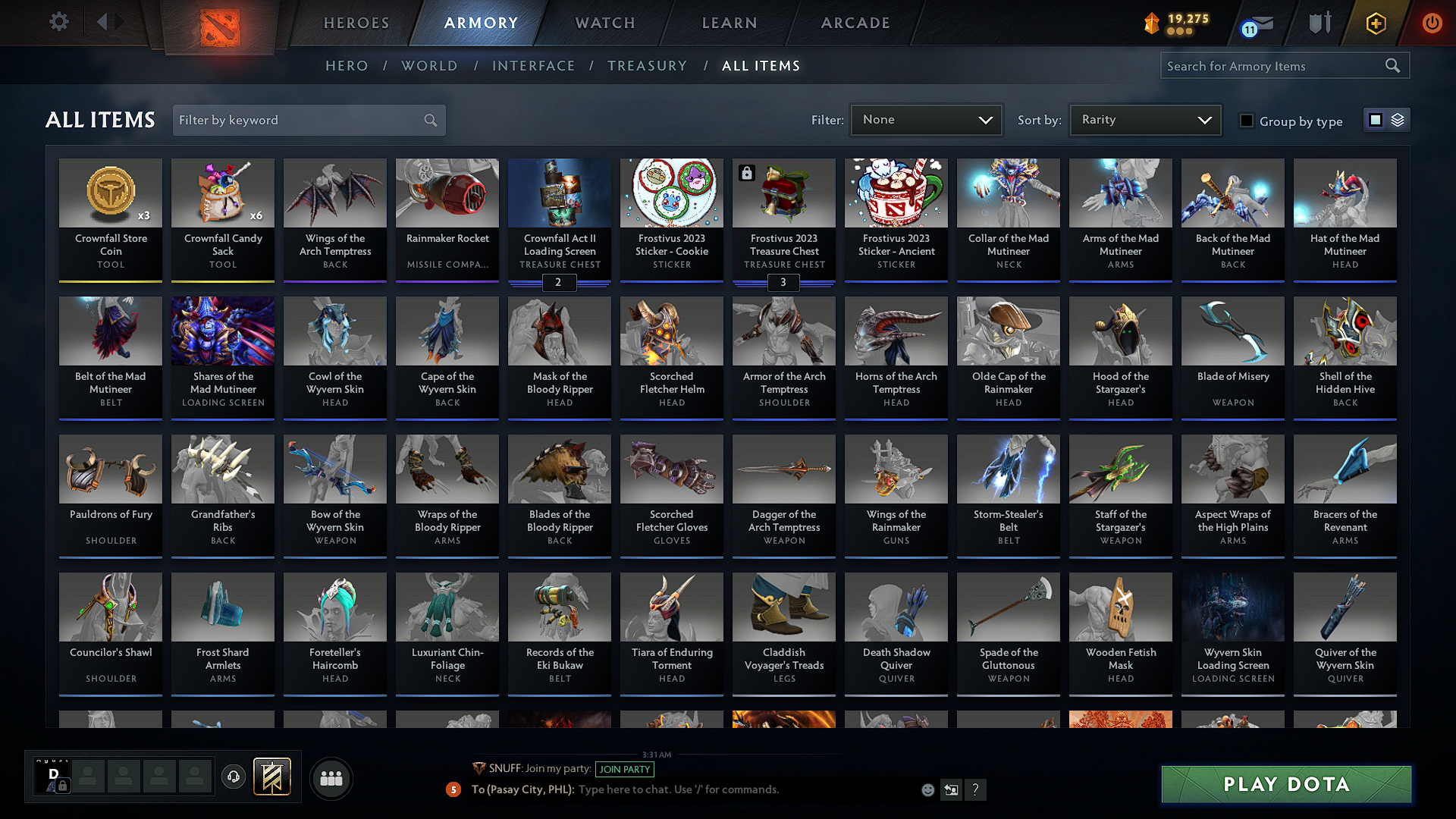Select the Rainmaker Rocket item thumbnail
1456x819 pixels.
click(x=447, y=193)
